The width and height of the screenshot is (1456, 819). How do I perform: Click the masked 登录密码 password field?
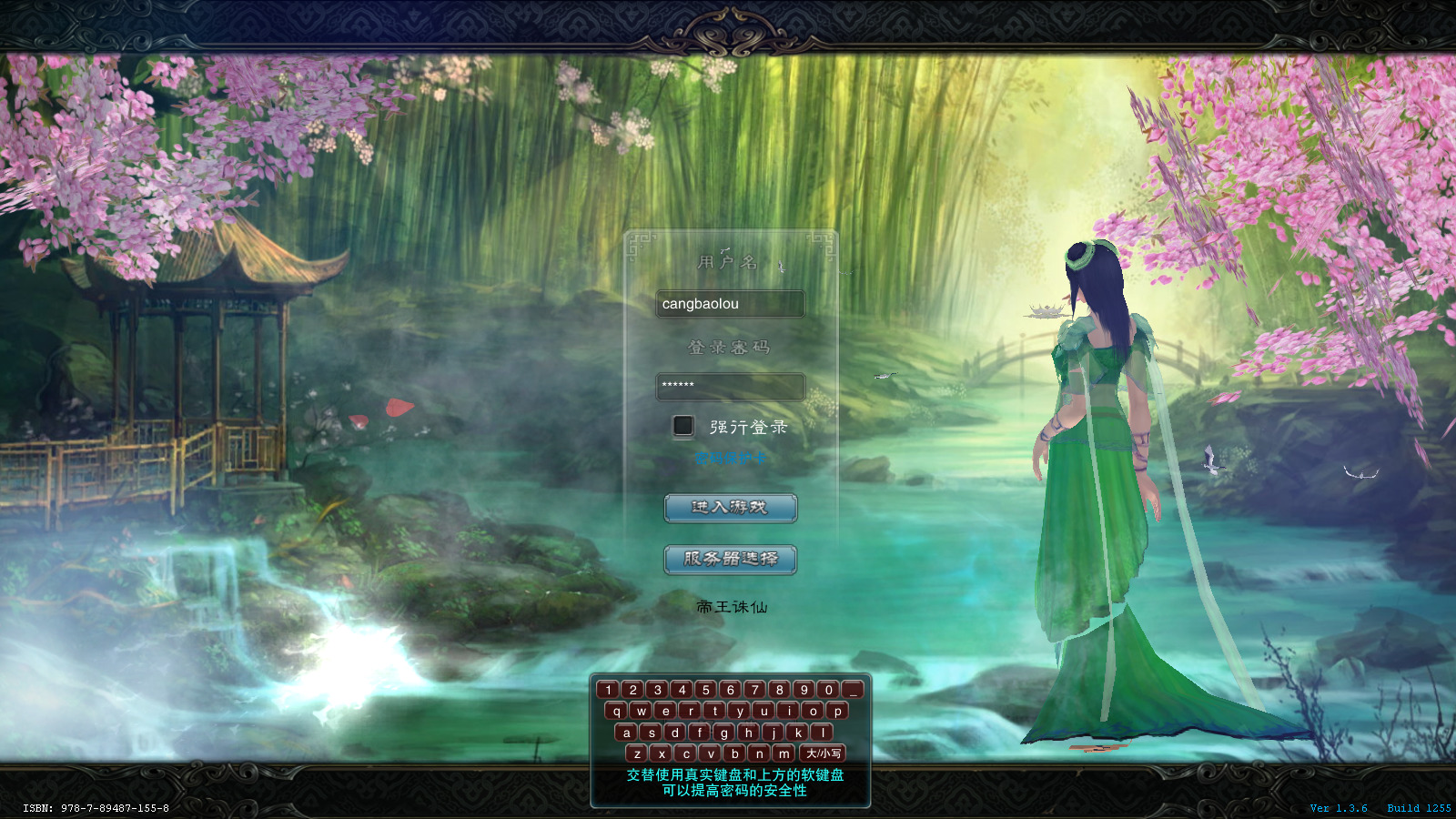click(731, 386)
